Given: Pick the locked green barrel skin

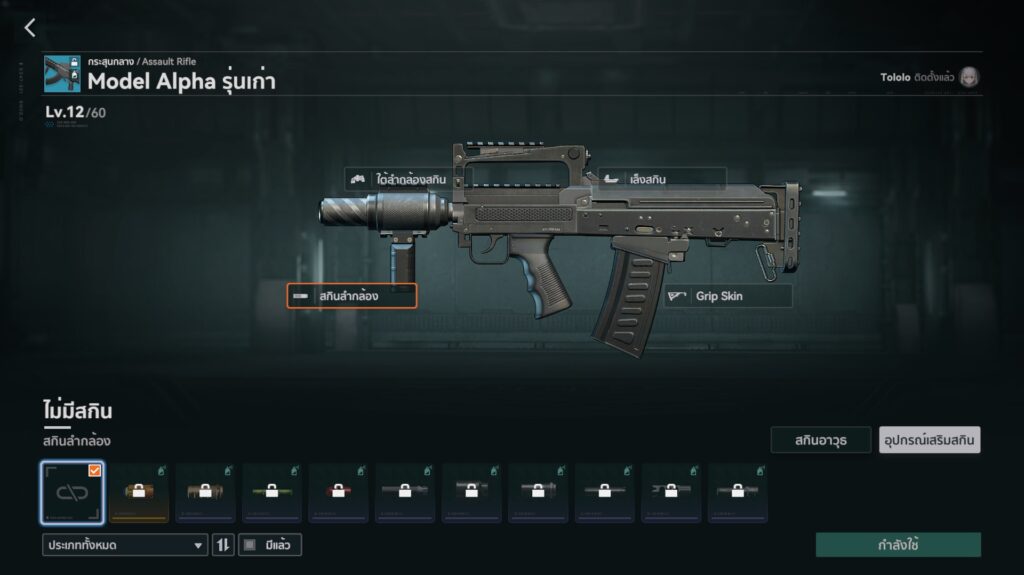Looking at the screenshot, I should tap(272, 492).
